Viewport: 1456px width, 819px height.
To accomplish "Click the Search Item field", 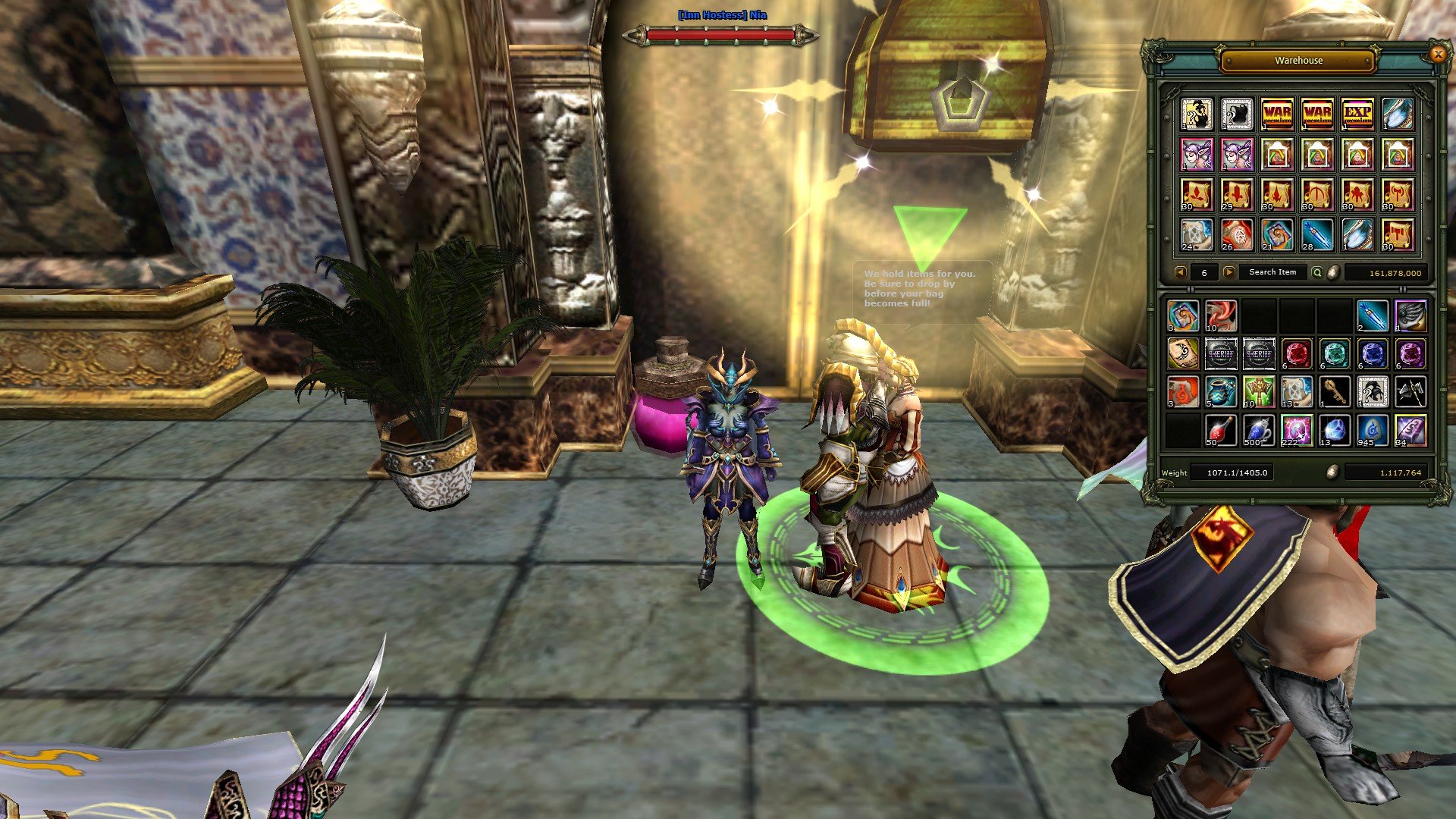I will (1272, 272).
